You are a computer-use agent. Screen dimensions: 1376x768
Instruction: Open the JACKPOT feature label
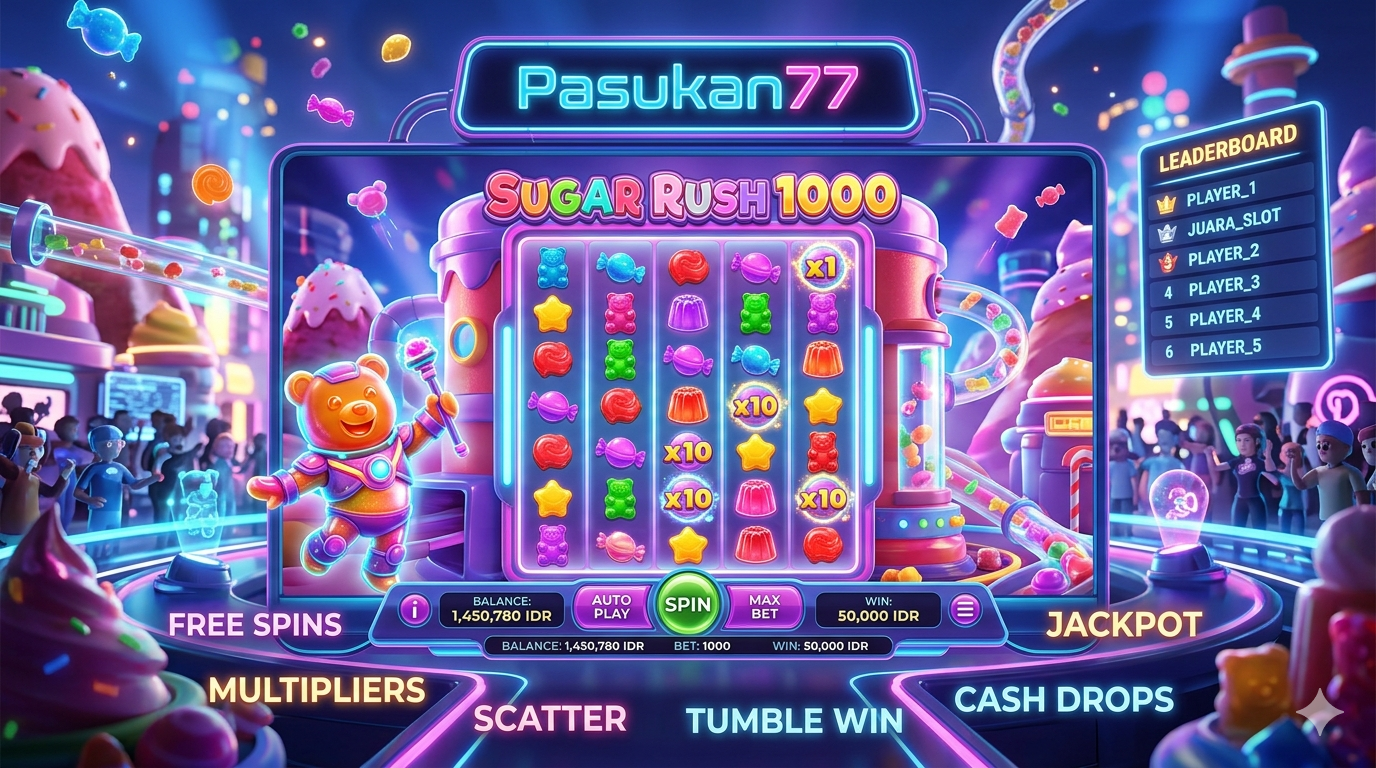click(1123, 624)
